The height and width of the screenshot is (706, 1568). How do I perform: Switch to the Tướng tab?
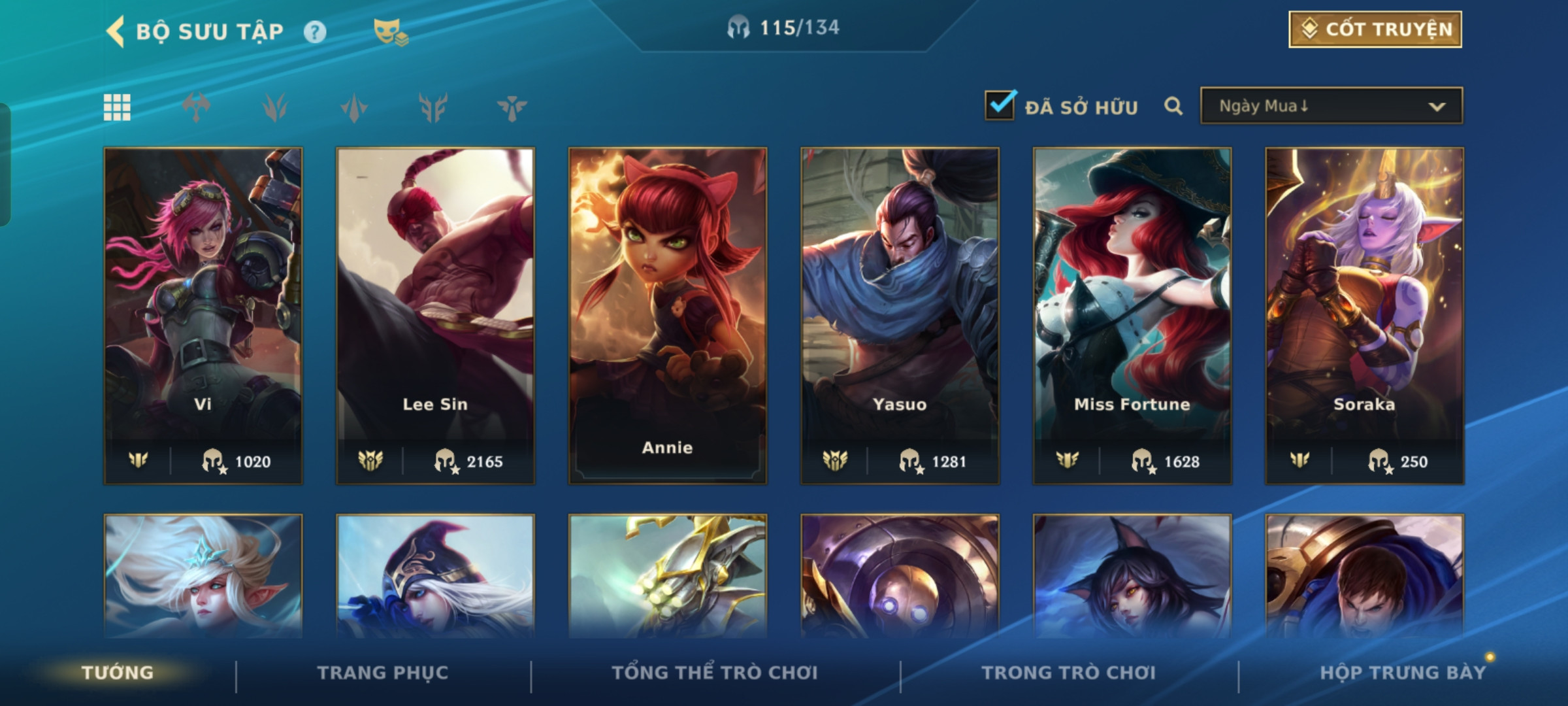pos(118,673)
